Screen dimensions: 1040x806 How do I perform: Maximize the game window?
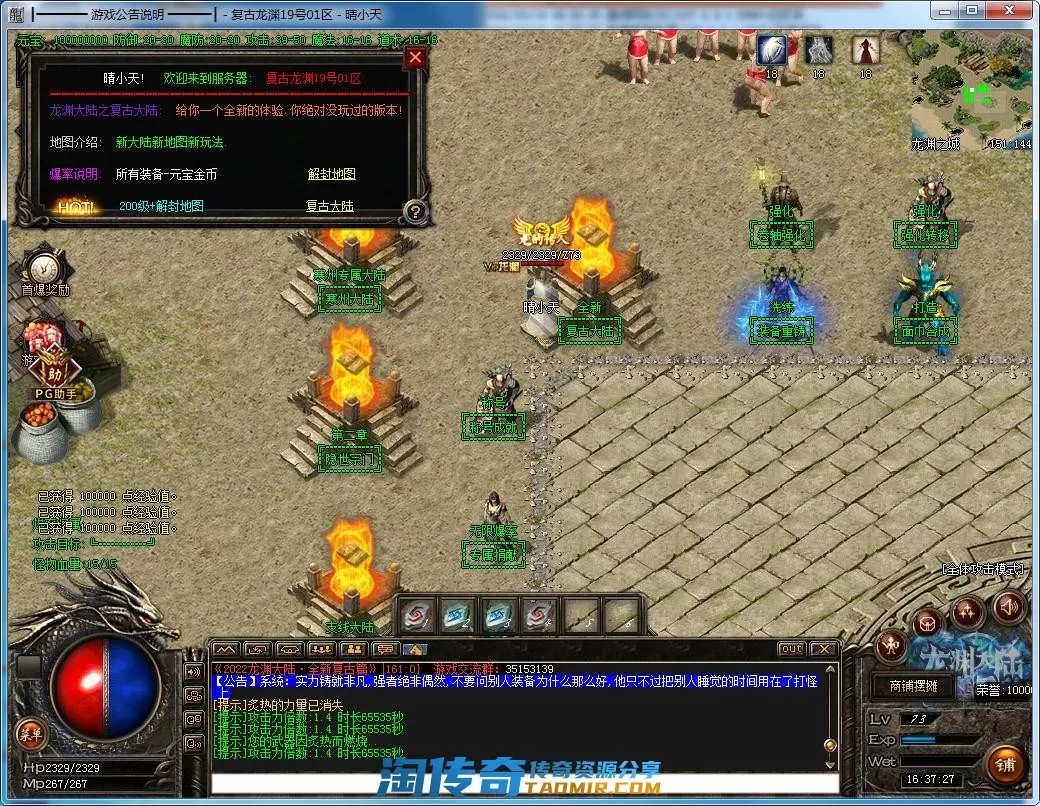972,10
